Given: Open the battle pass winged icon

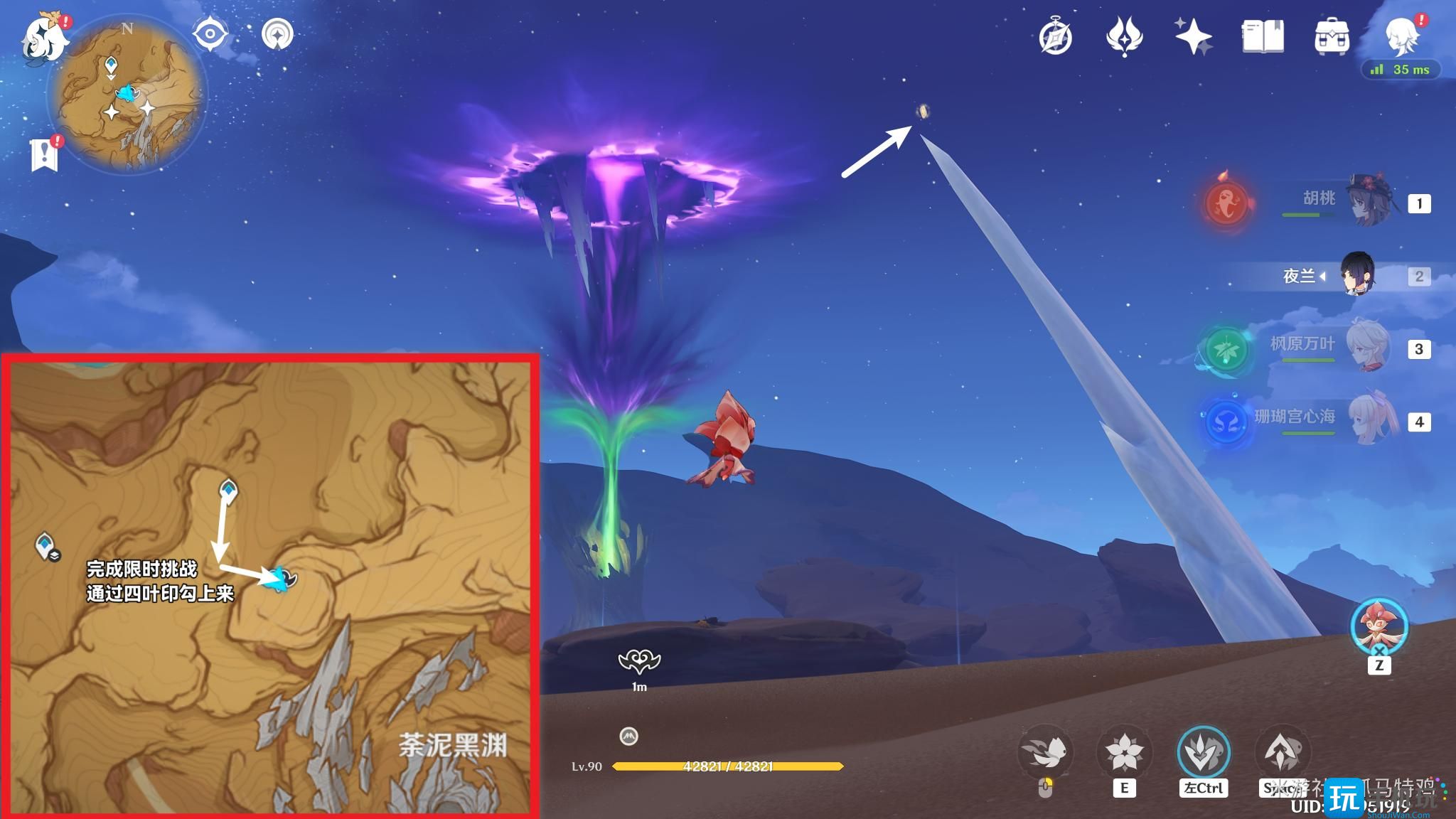Looking at the screenshot, I should pos(1124,37).
